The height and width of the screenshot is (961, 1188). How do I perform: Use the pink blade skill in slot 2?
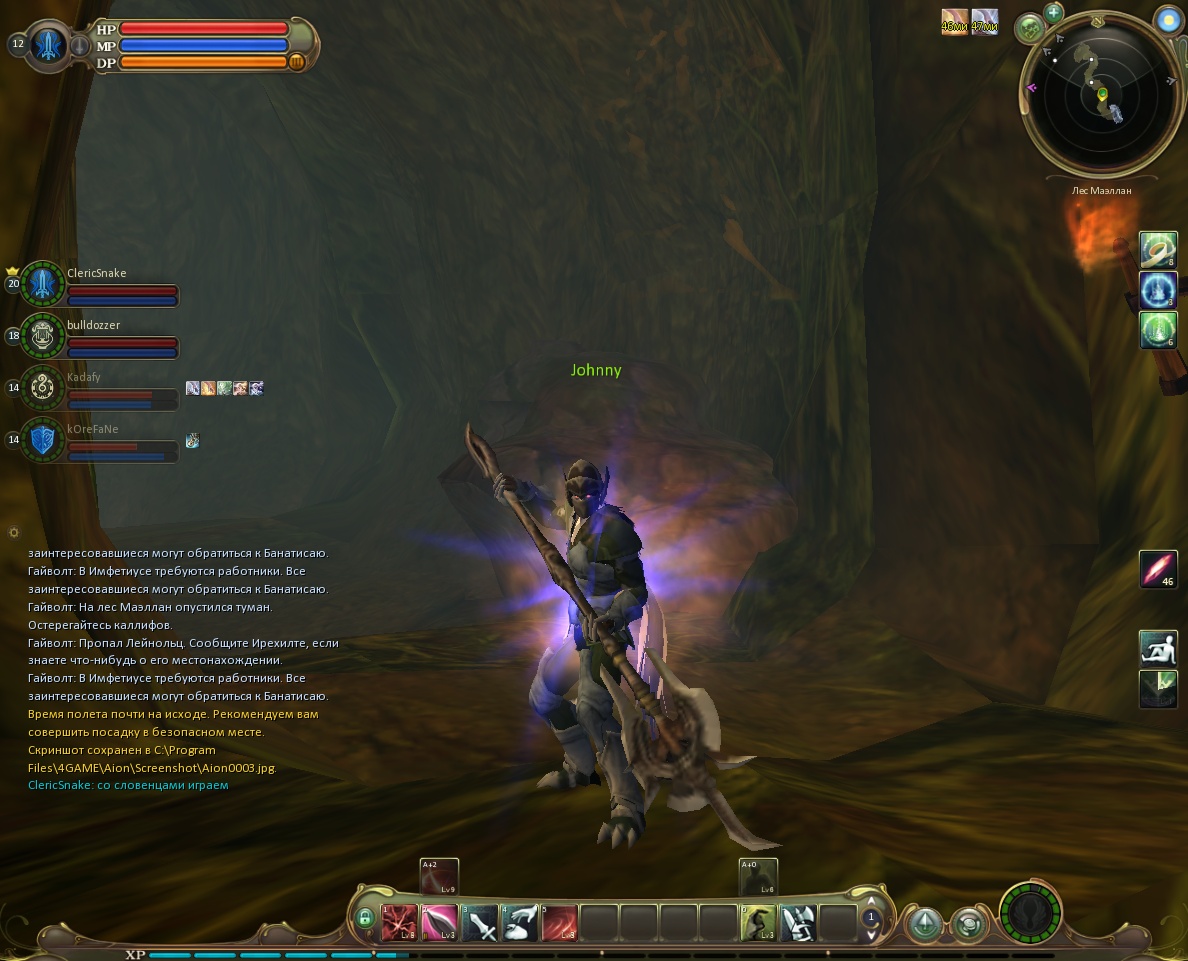click(439, 922)
